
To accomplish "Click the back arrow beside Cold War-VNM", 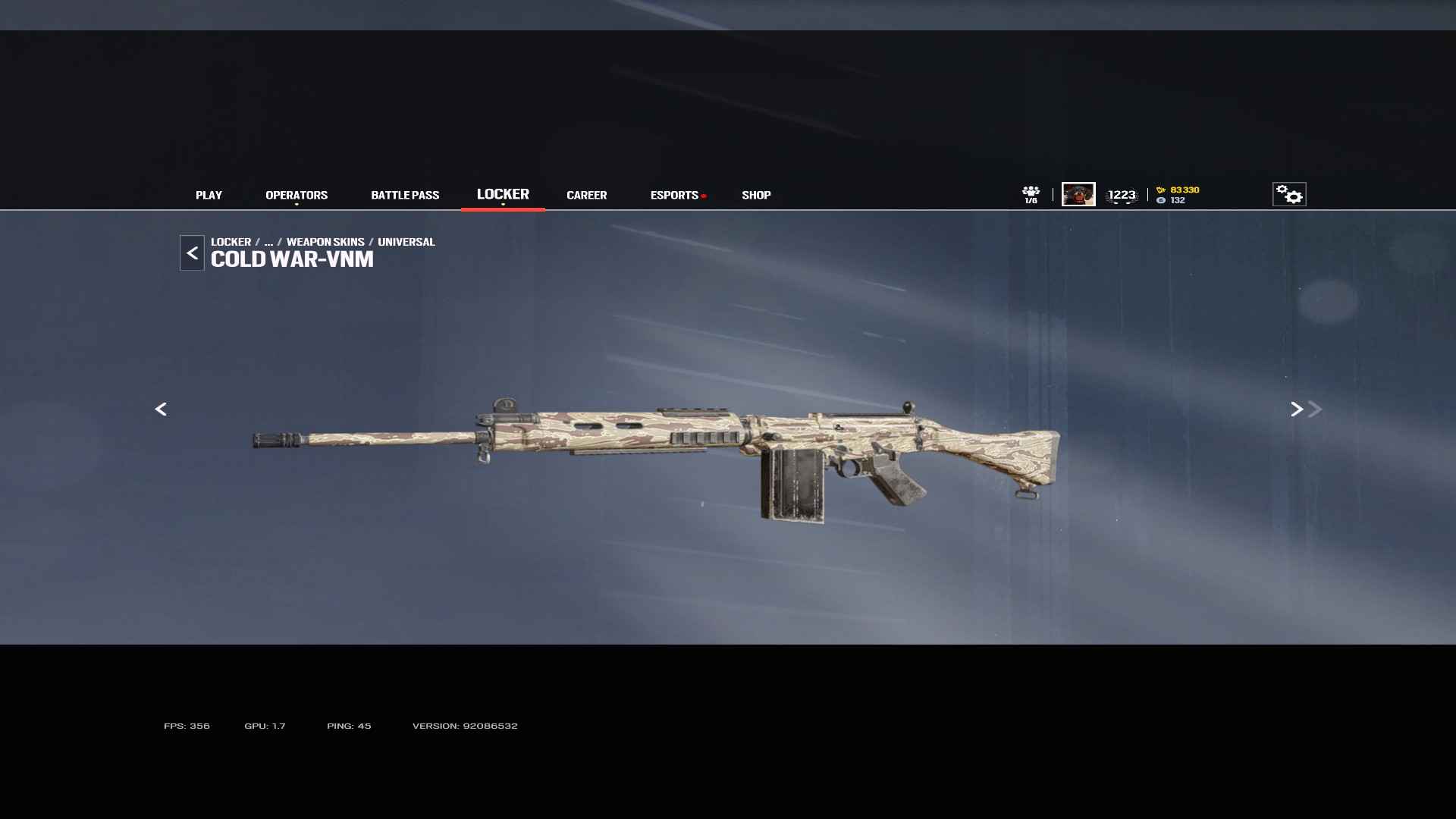I will point(192,253).
